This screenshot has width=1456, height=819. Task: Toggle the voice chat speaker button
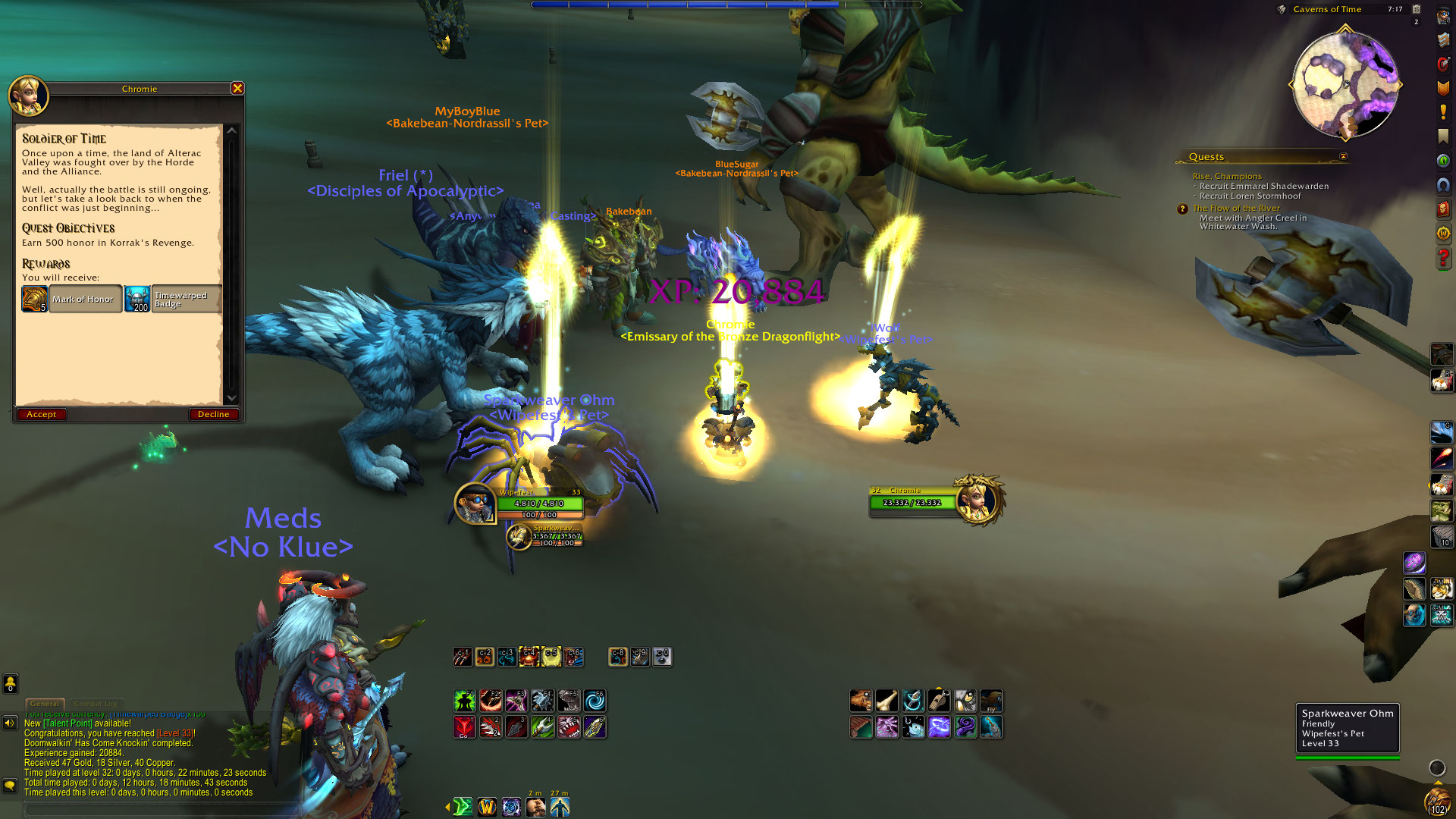coord(10,723)
